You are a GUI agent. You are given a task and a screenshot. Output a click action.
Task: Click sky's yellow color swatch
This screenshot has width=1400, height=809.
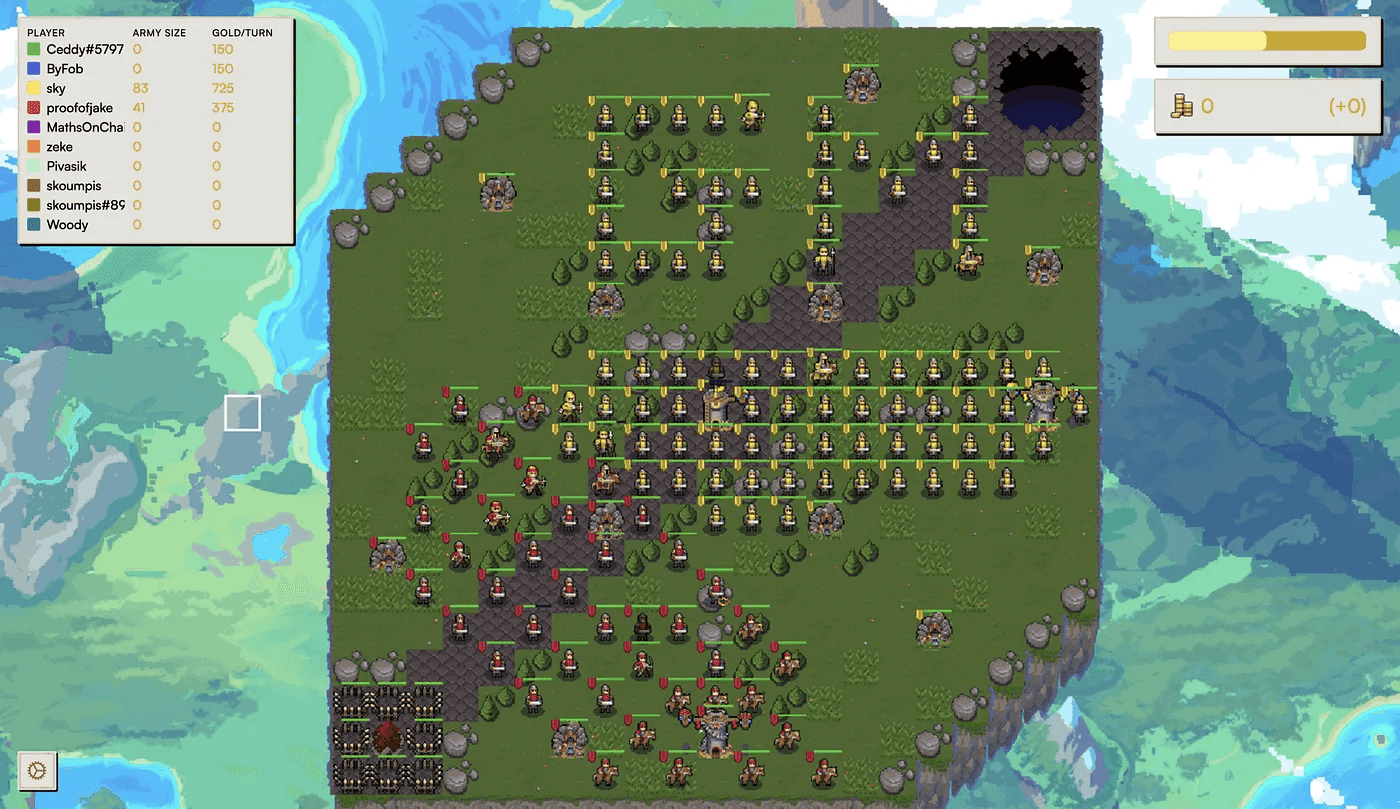coord(34,88)
